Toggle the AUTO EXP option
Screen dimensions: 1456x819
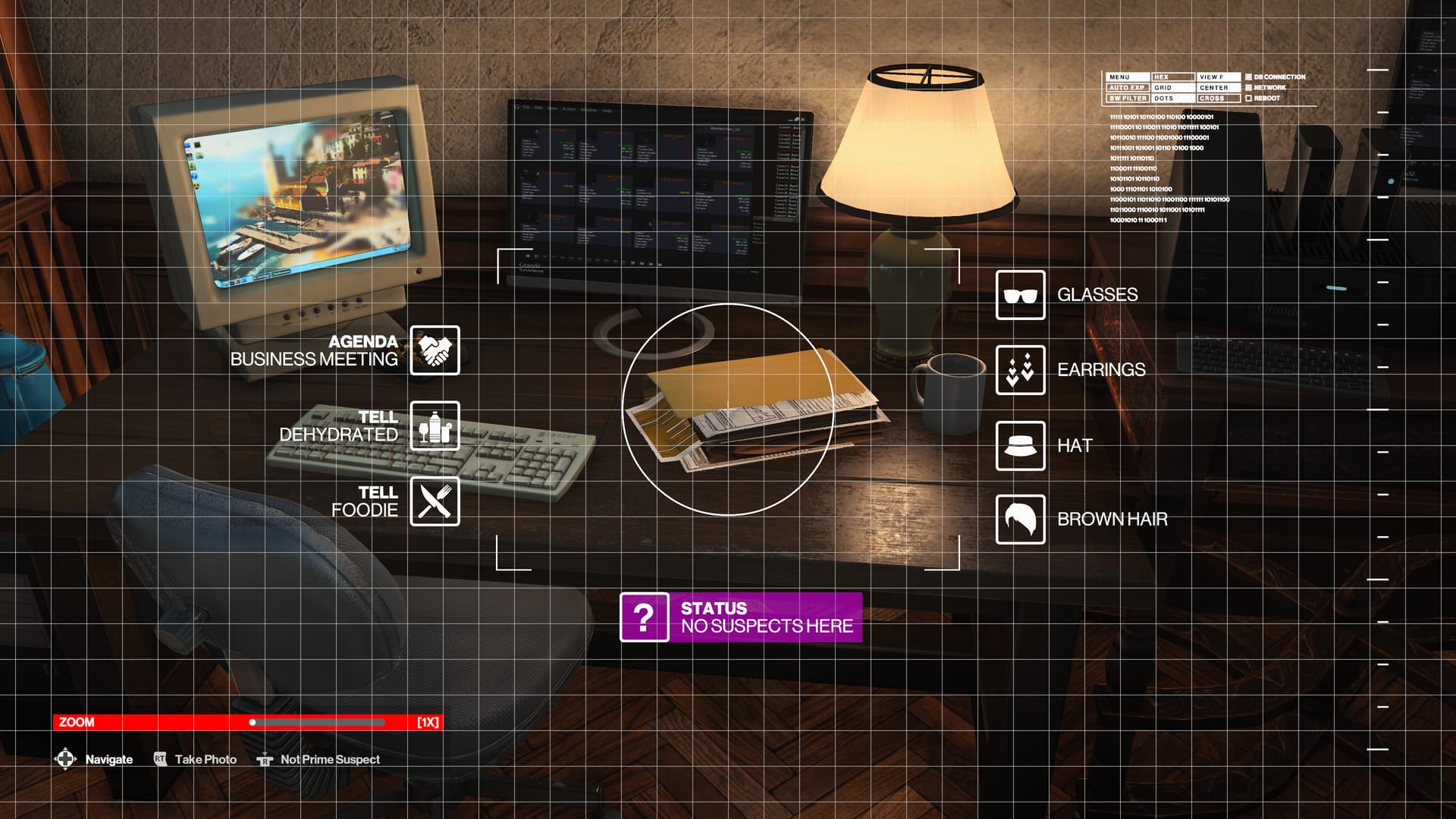click(x=1127, y=88)
